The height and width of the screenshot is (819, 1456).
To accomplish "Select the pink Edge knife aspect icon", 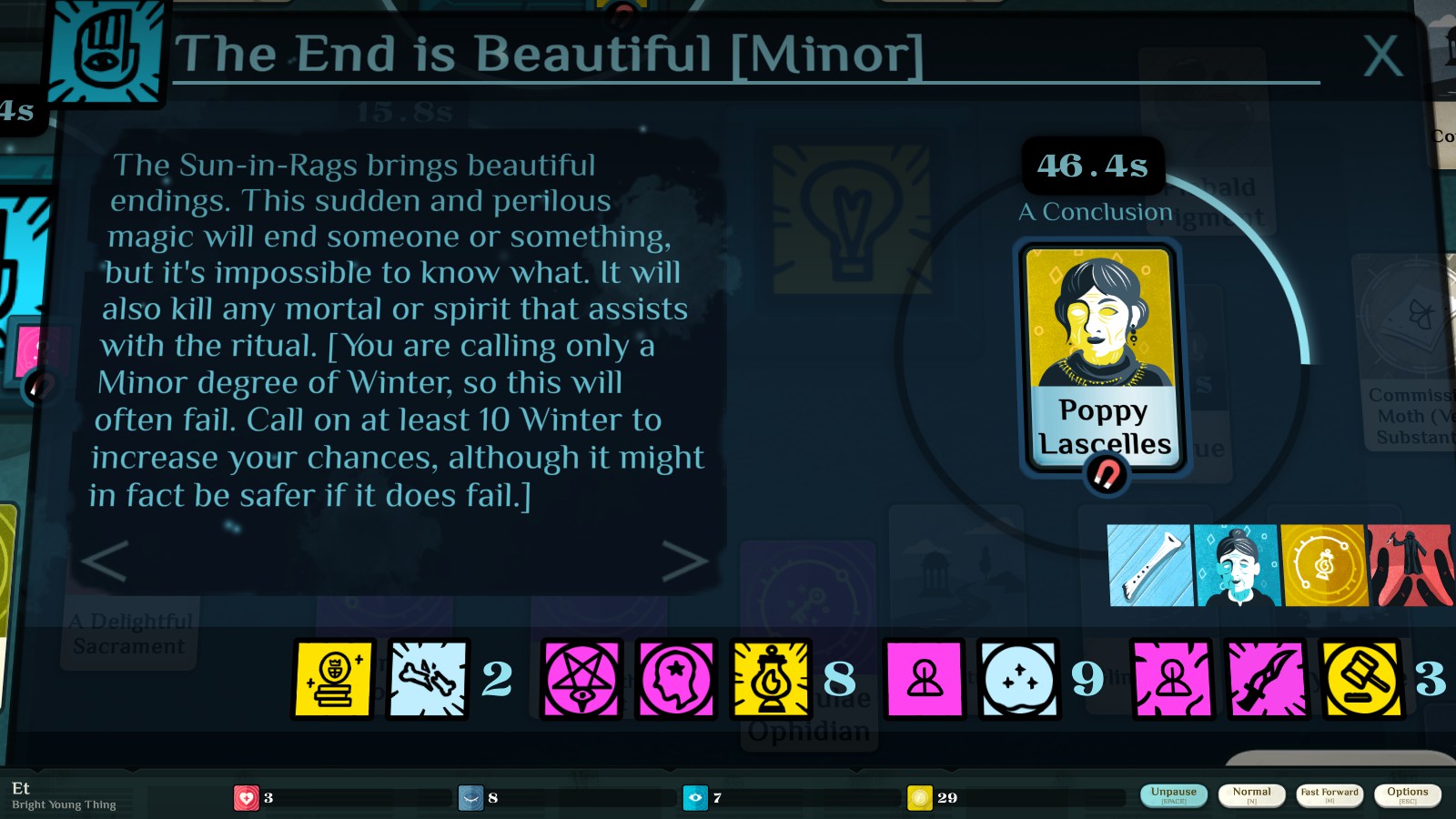I will pyautogui.click(x=1266, y=680).
